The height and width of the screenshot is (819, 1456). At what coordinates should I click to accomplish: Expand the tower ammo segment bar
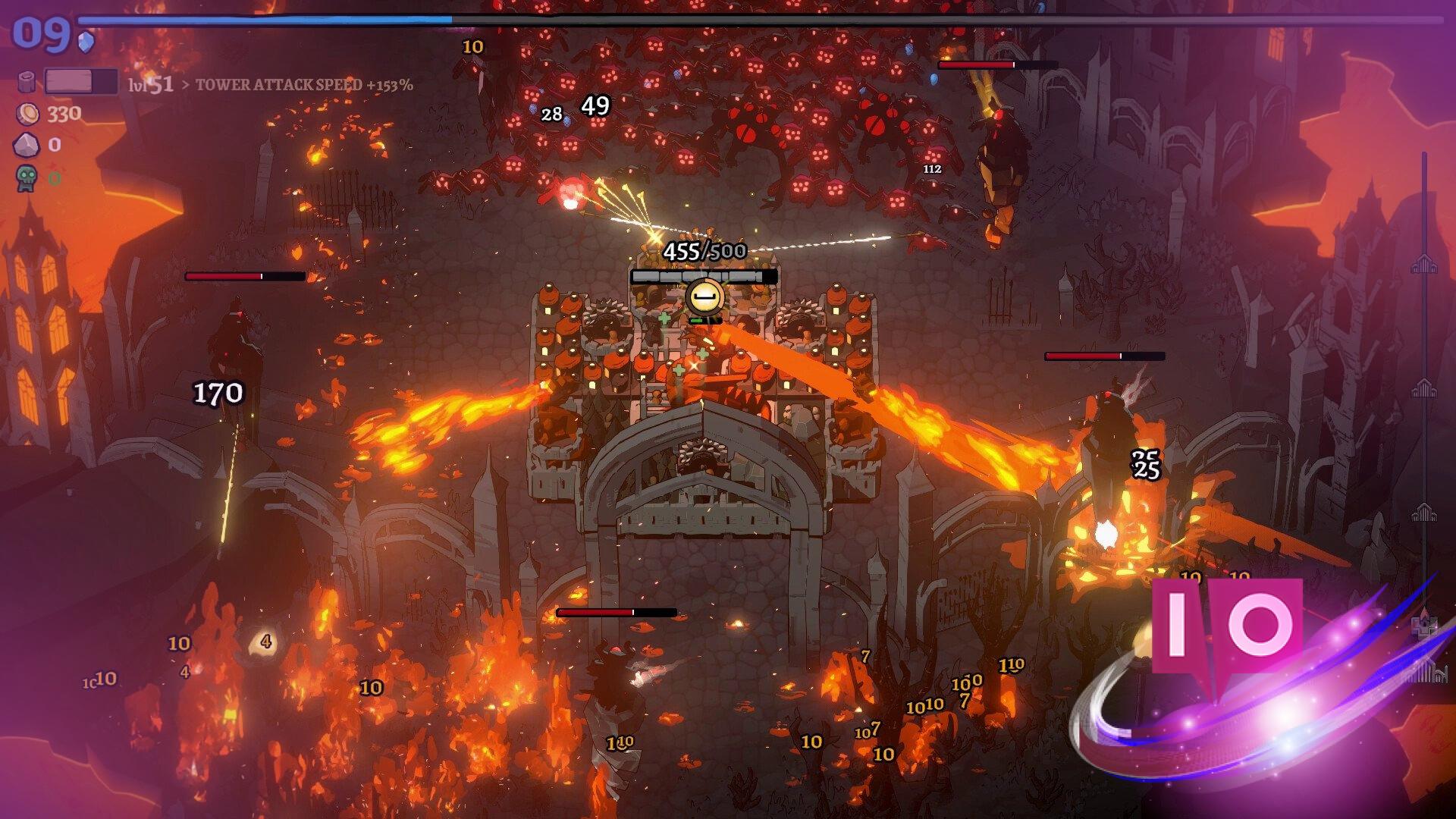pyautogui.click(x=704, y=276)
